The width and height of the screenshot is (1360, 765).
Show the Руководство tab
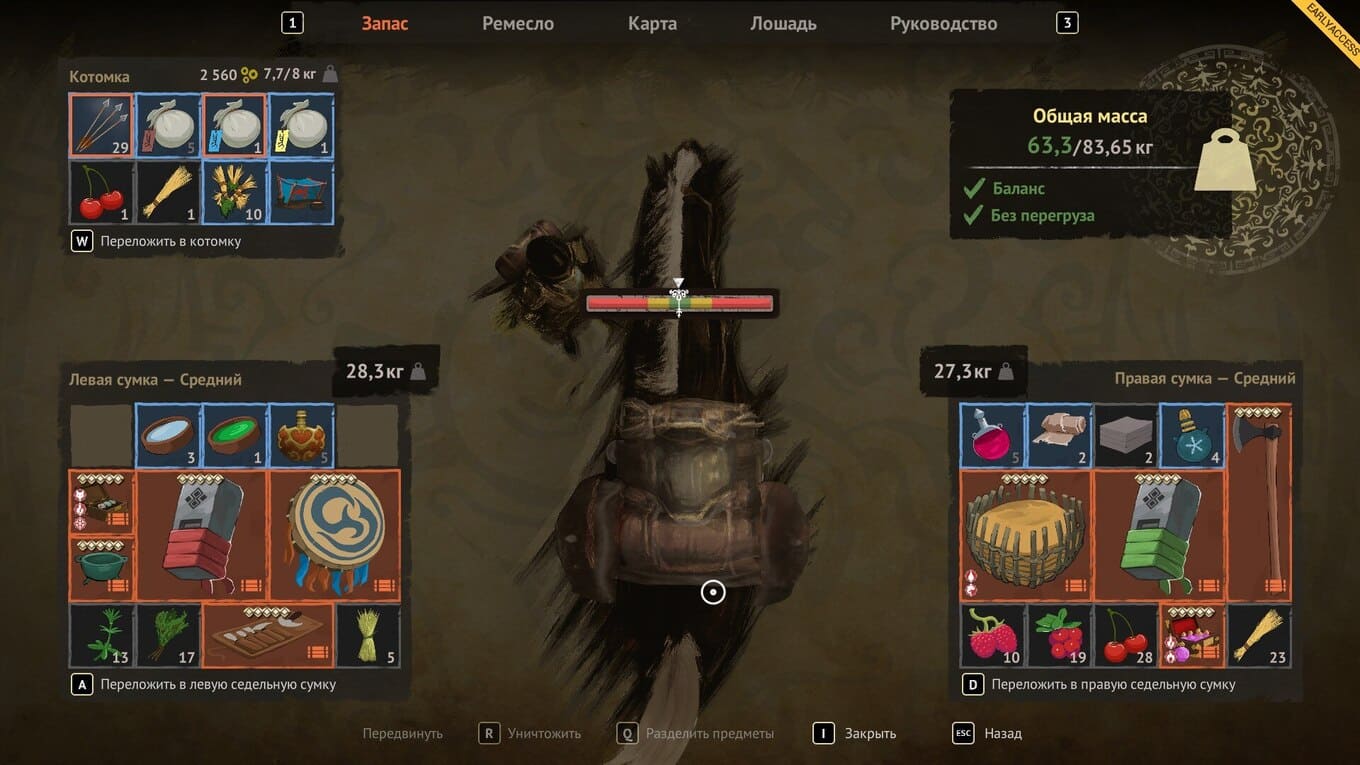[x=943, y=24]
